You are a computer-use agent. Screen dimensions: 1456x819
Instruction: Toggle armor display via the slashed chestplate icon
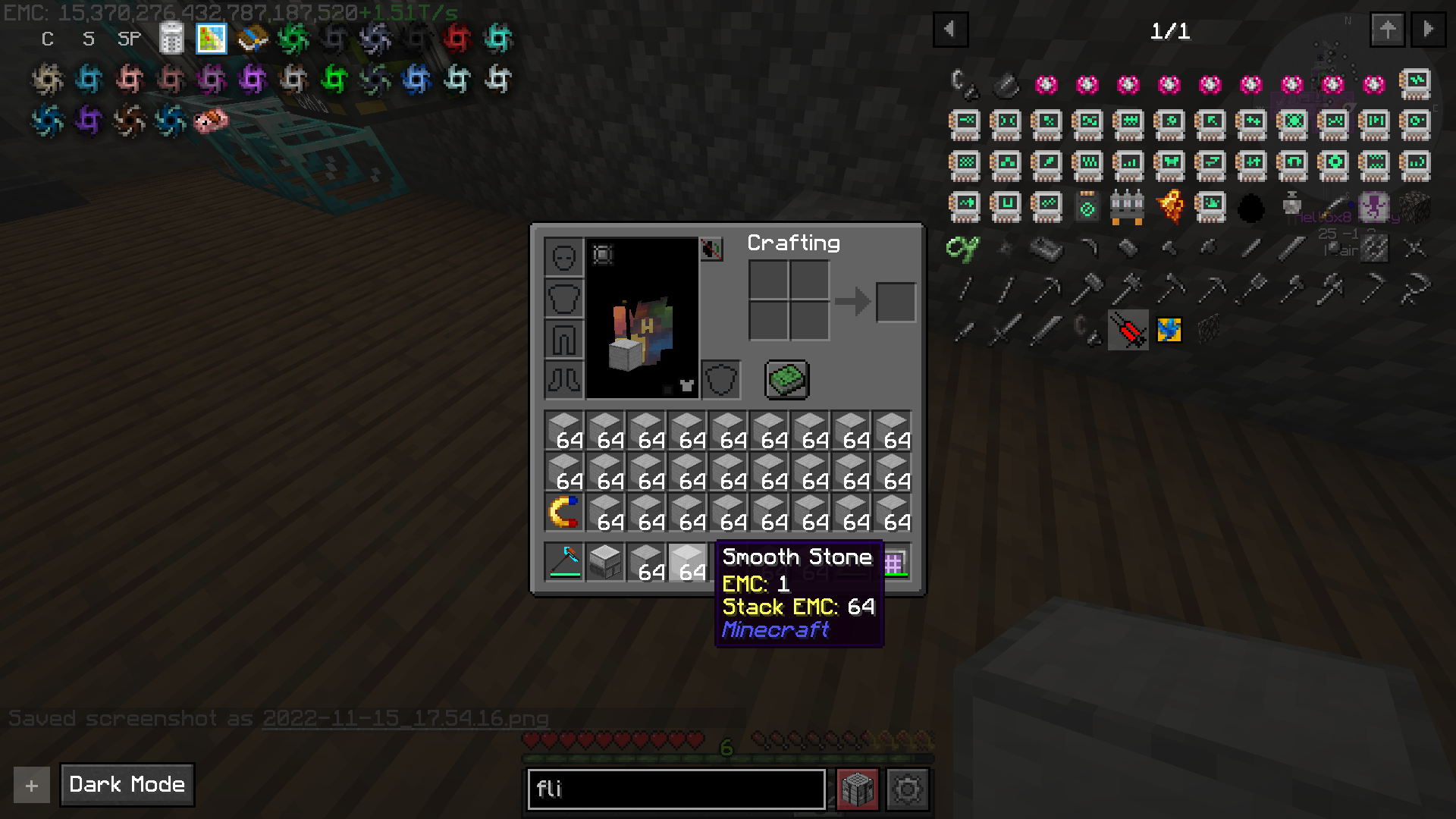click(713, 250)
